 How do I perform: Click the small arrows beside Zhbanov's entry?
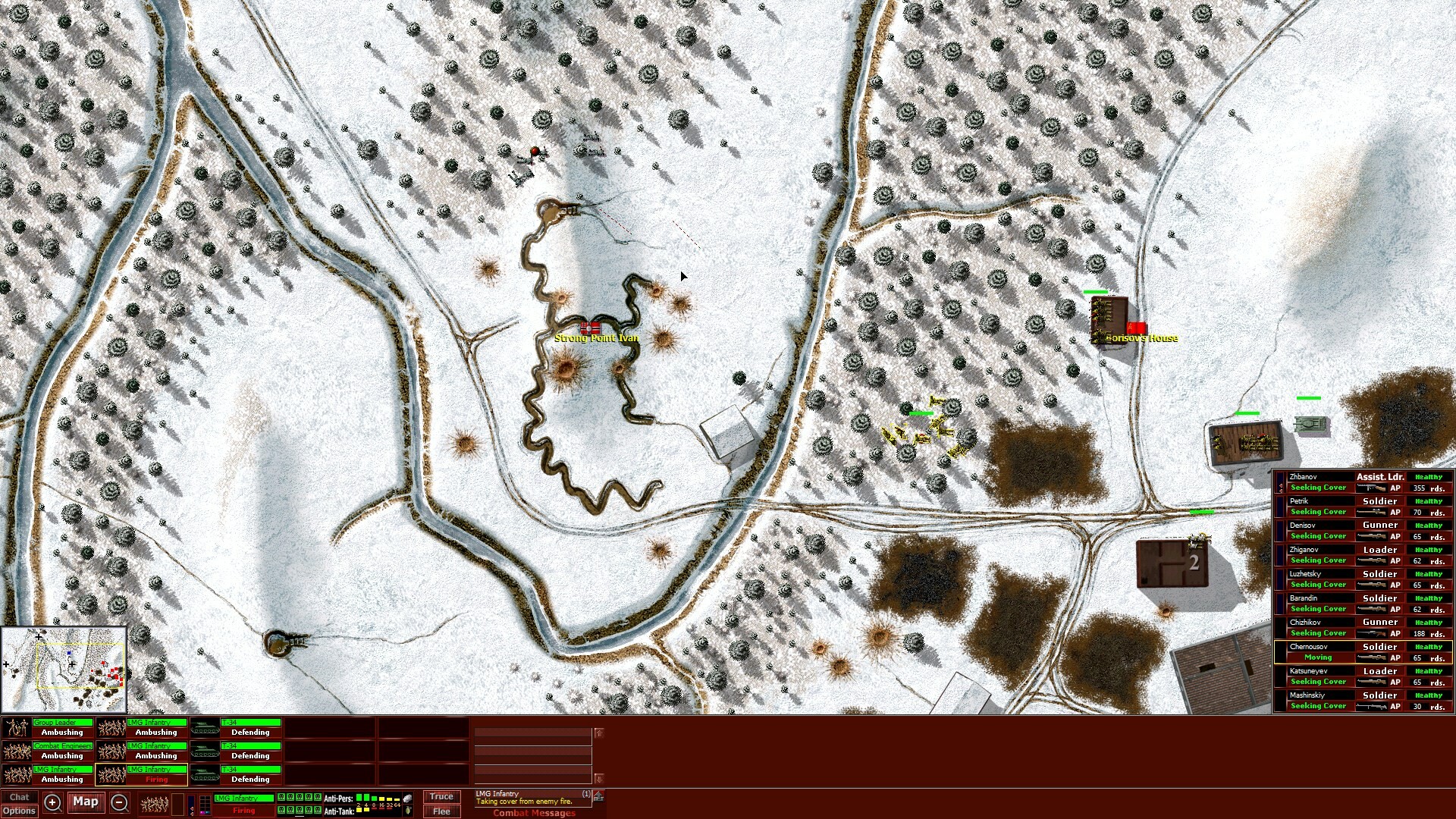coord(1281,488)
